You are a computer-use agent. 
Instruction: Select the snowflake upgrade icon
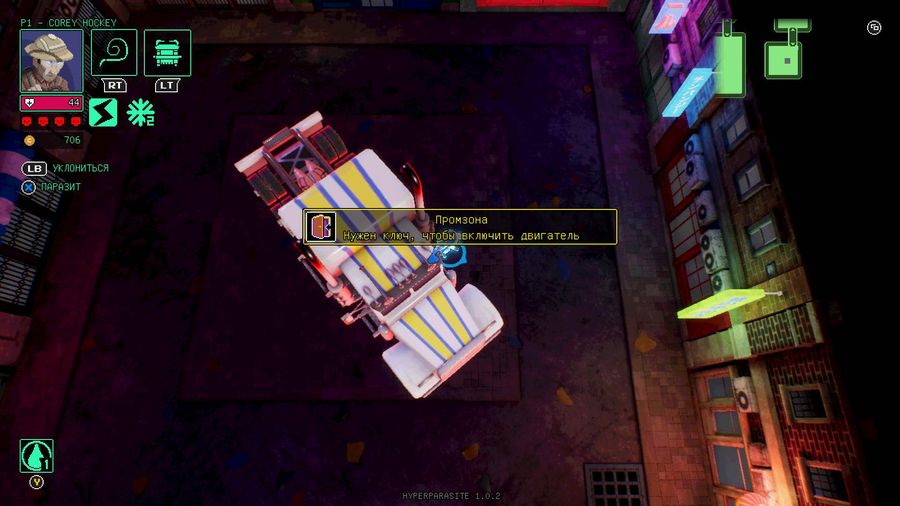(140, 112)
